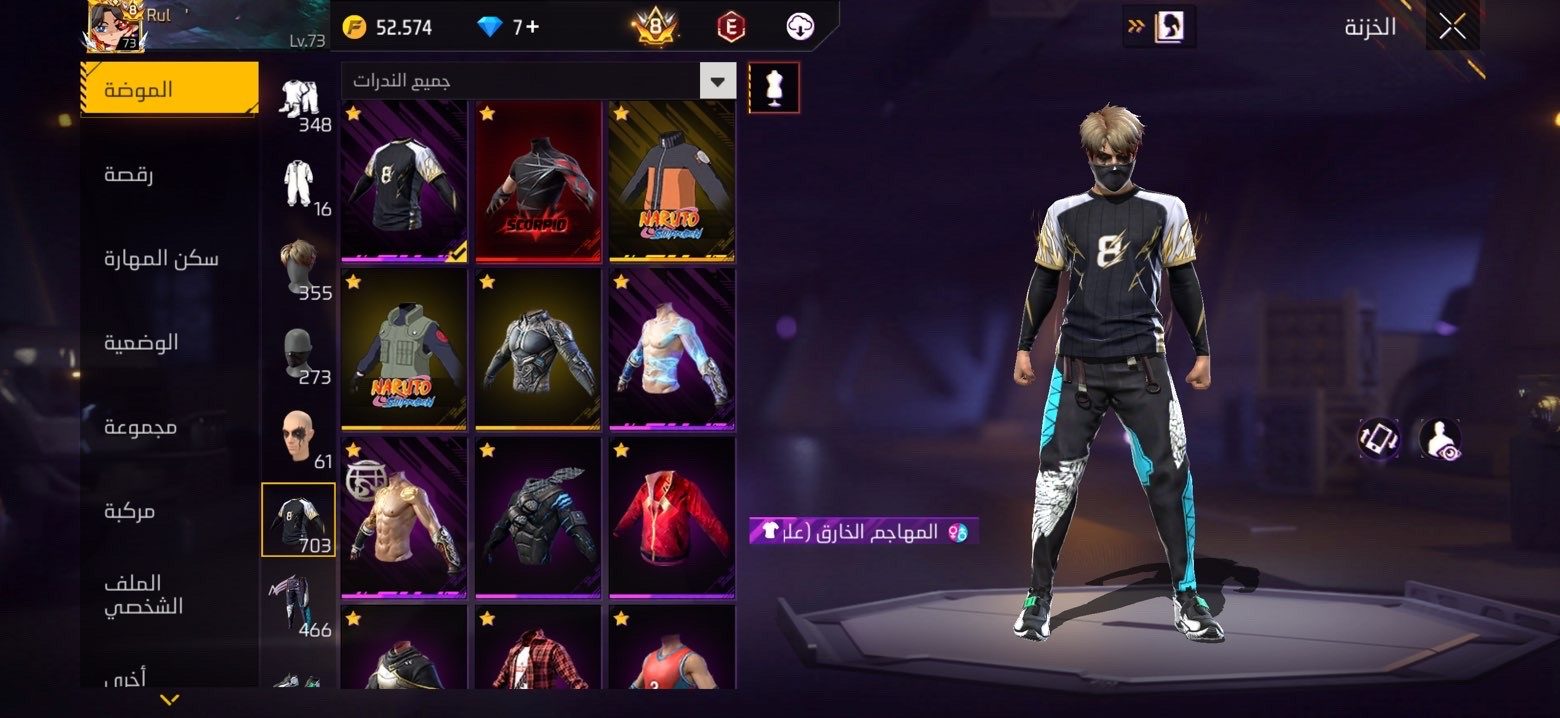
Task: Select the orange Naruto Shippuden jacket
Action: pos(672,182)
